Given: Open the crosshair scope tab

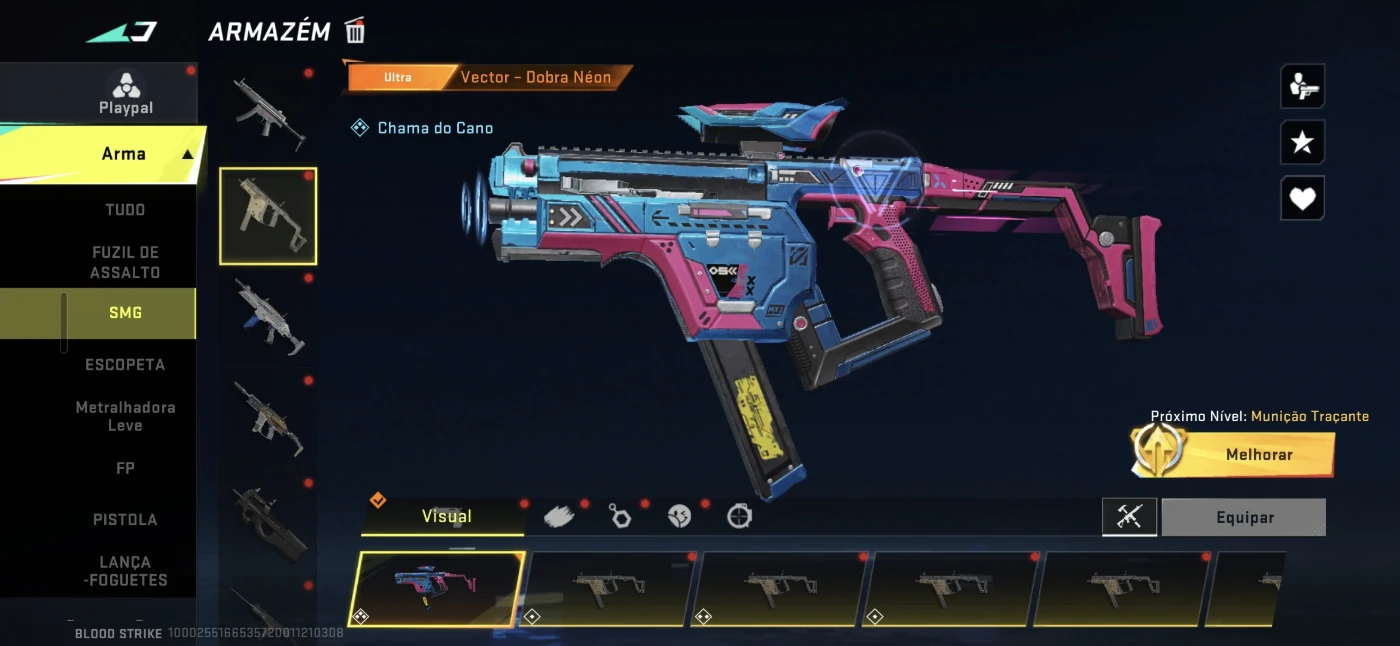Looking at the screenshot, I should (x=739, y=516).
